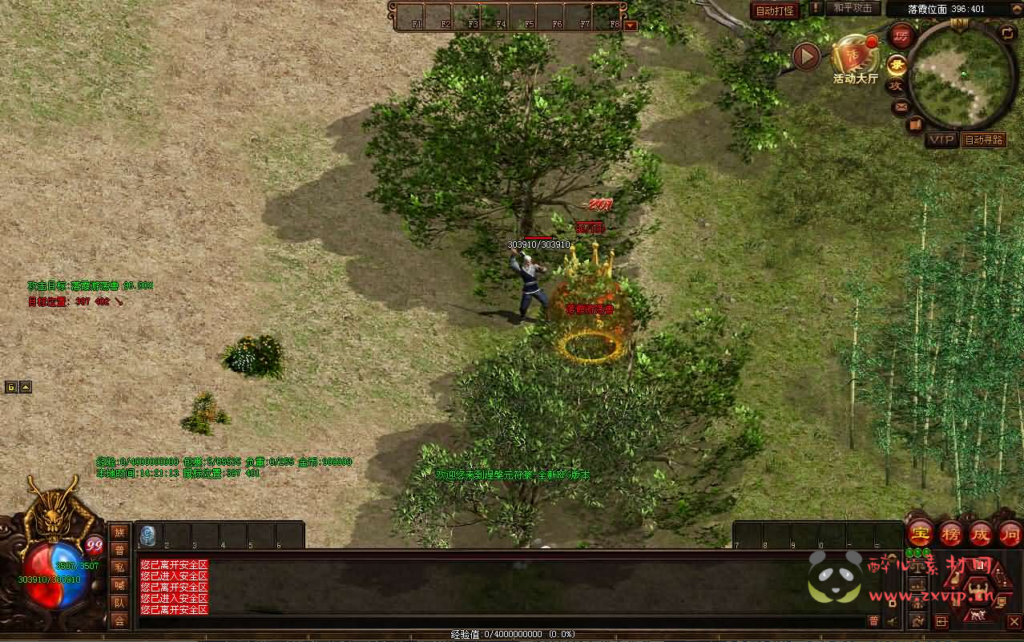Switch to the 队 team chat channel
The height and width of the screenshot is (642, 1024).
(119, 602)
